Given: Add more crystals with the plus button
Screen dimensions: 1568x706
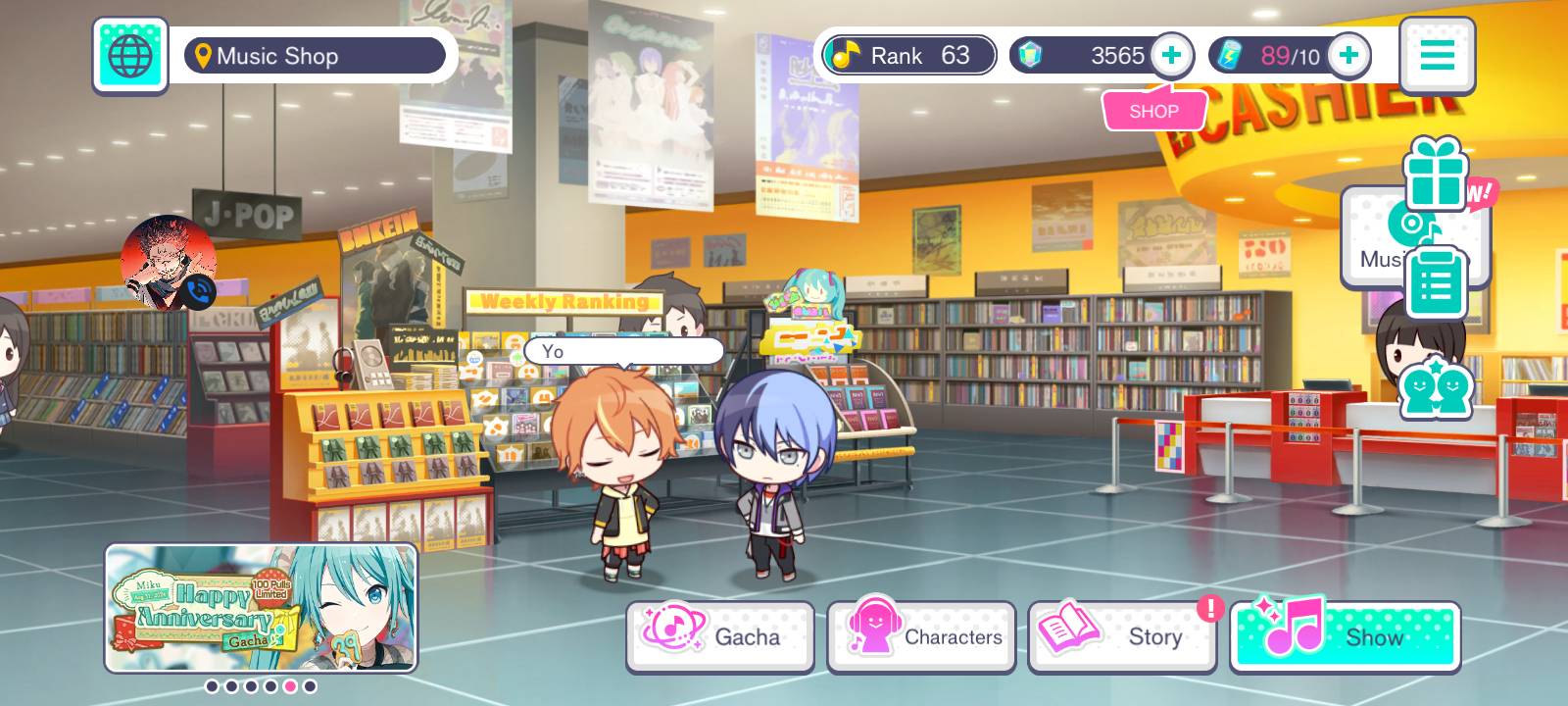Looking at the screenshot, I should click(1171, 56).
